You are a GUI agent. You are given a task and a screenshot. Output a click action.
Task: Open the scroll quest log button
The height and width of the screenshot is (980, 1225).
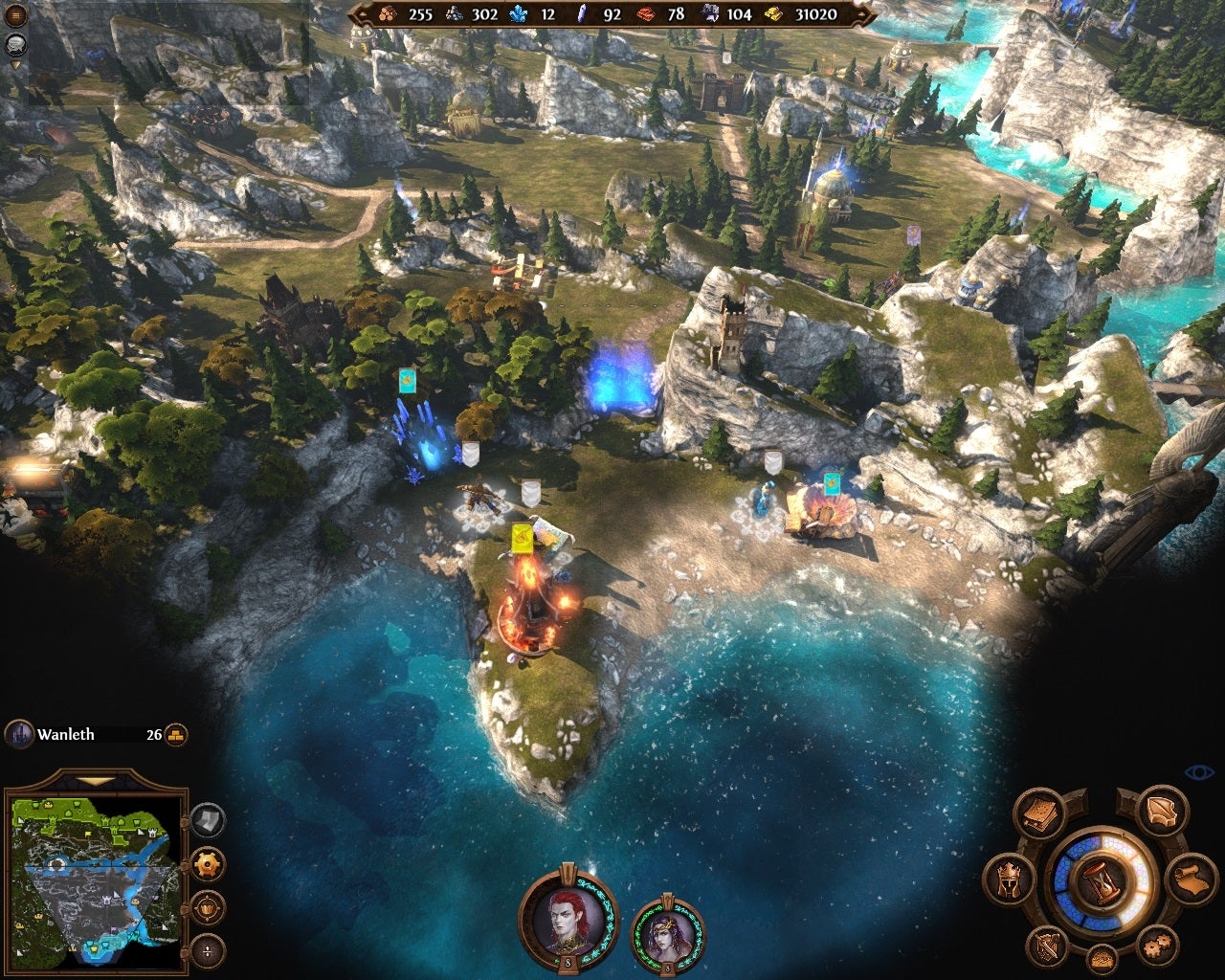(x=1192, y=880)
